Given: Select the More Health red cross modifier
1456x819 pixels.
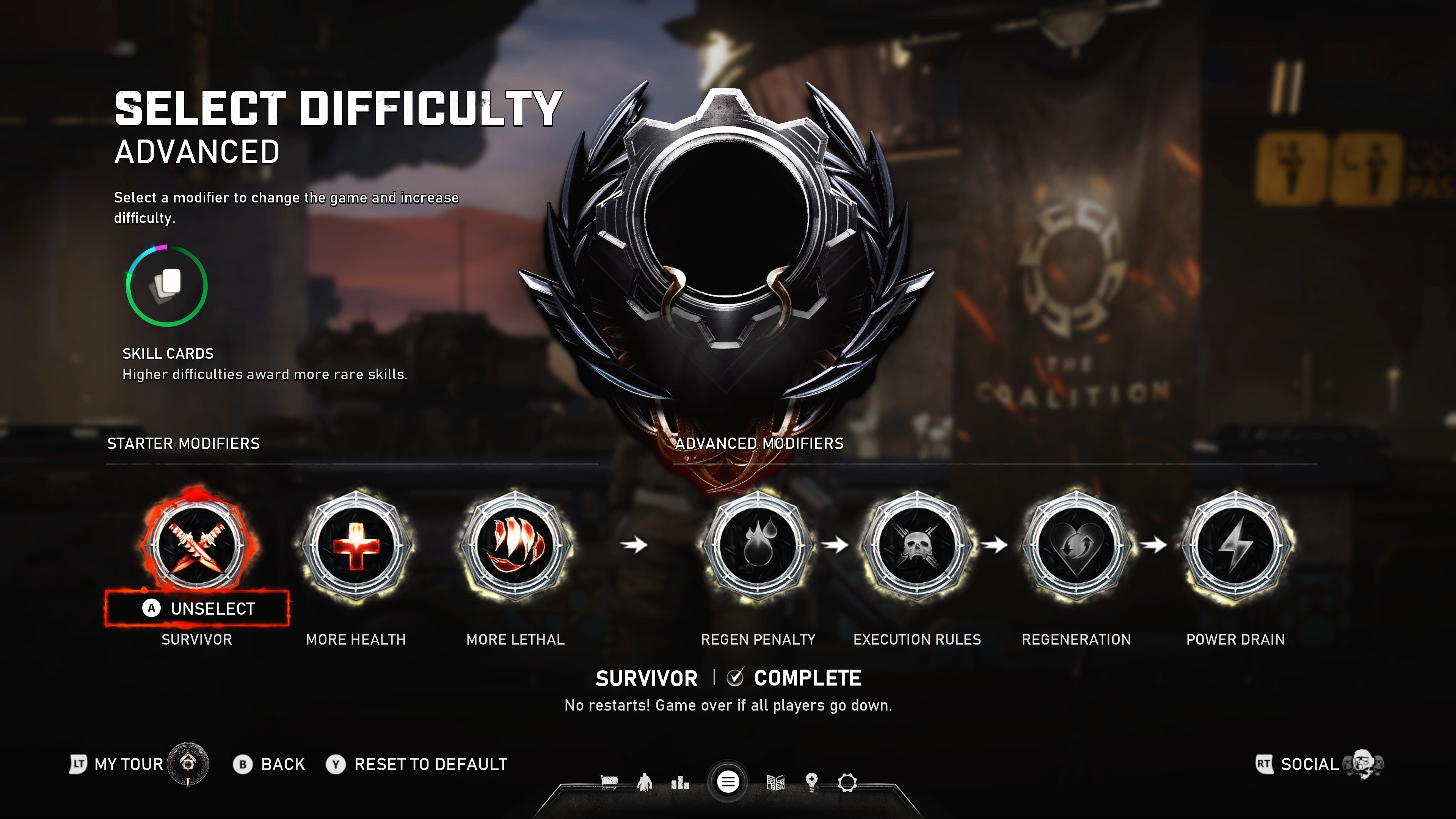Looking at the screenshot, I should (356, 546).
